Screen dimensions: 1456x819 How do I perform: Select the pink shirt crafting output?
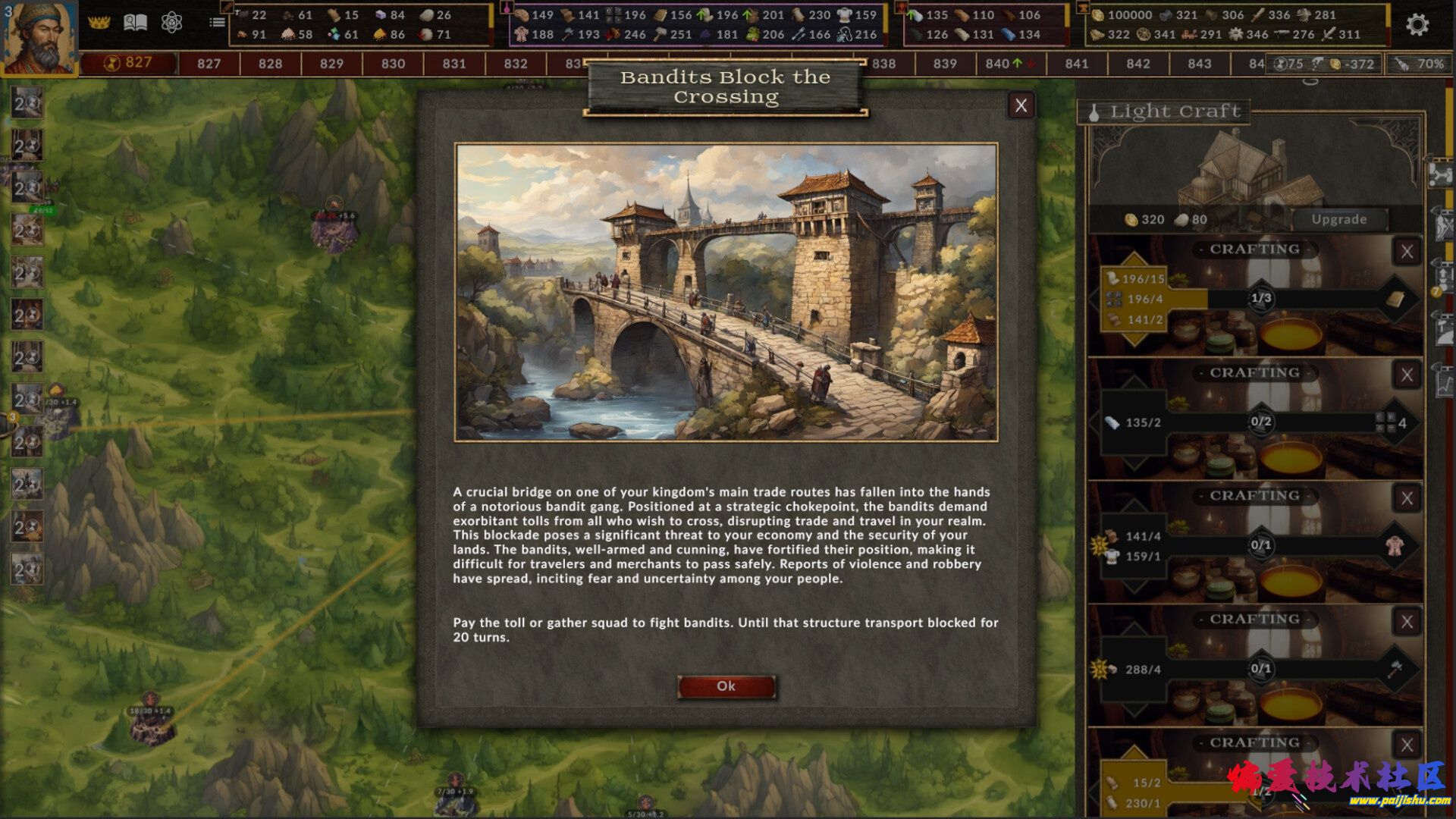tap(1394, 545)
